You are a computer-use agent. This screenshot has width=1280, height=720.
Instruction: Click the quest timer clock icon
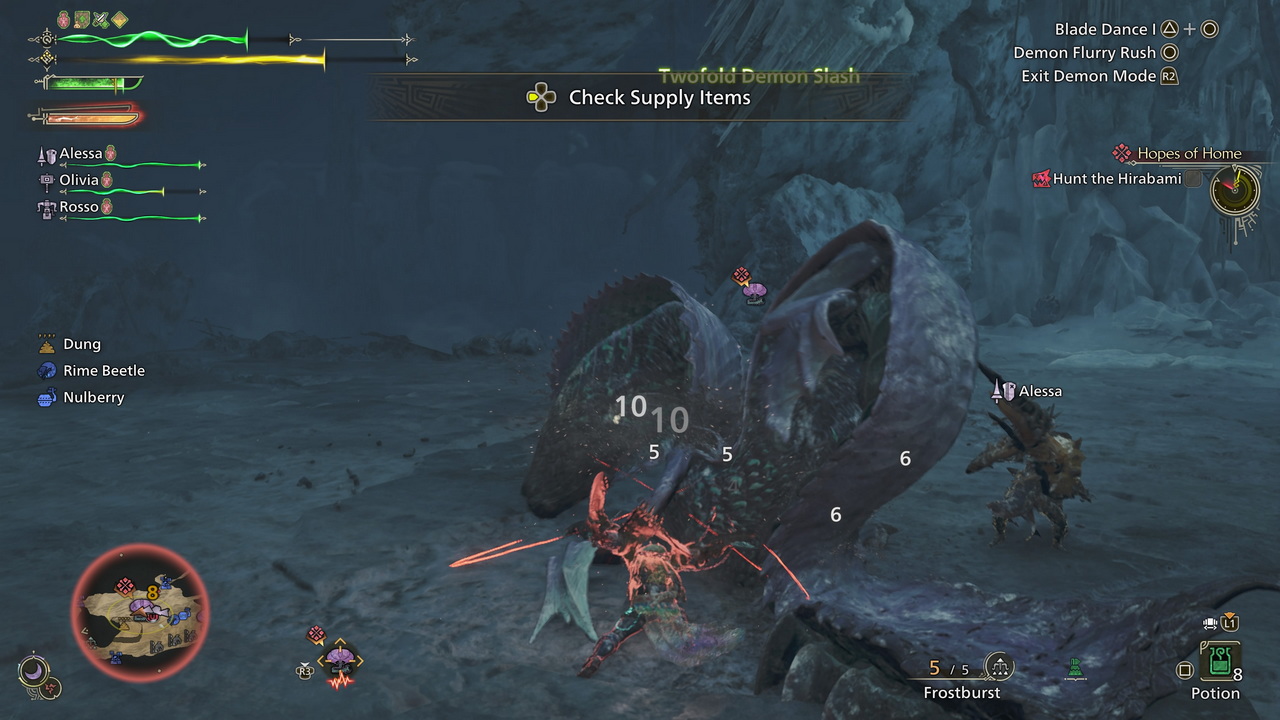[x=1234, y=190]
